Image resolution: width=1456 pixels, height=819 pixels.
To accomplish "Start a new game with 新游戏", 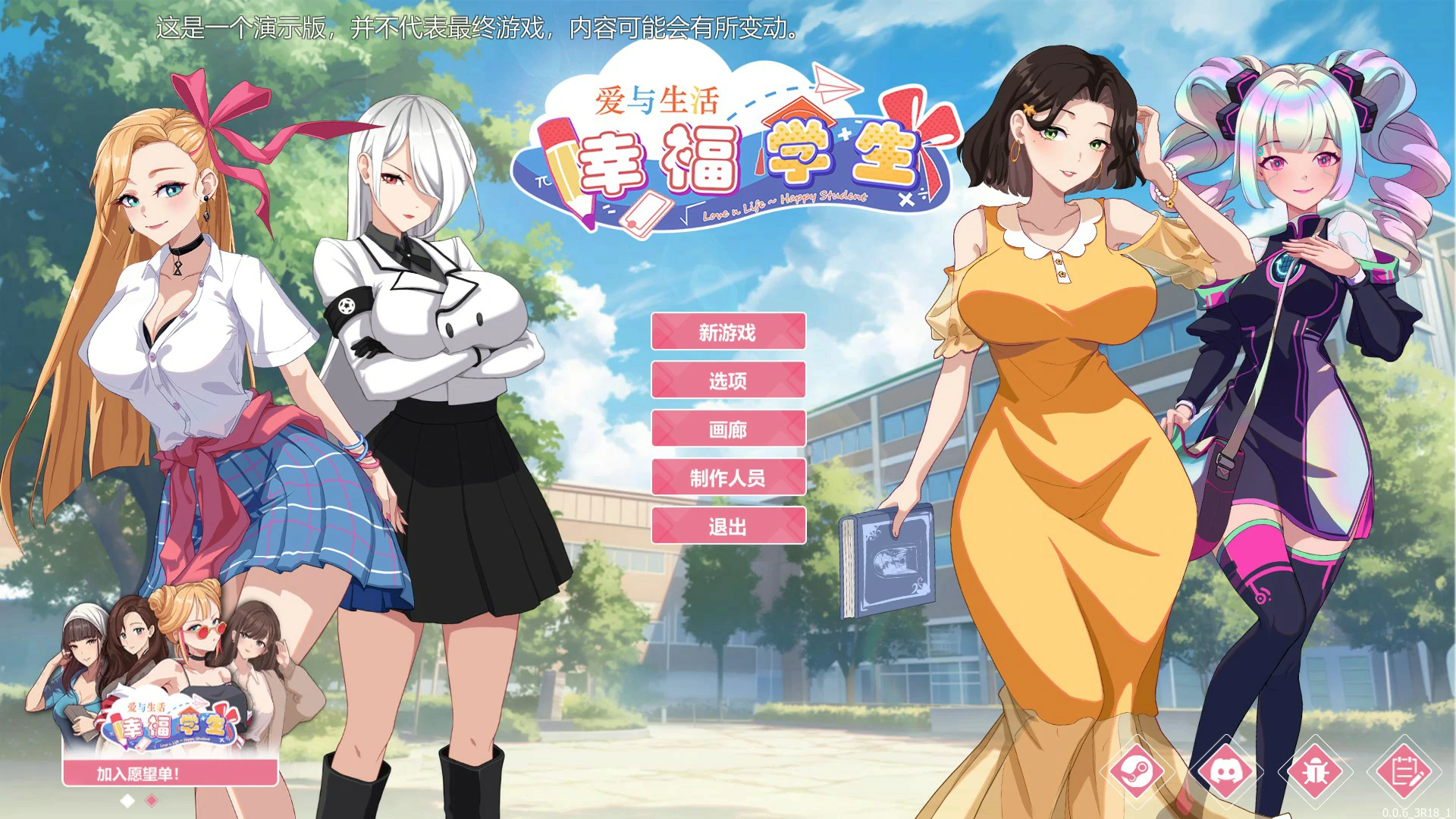I will [728, 333].
